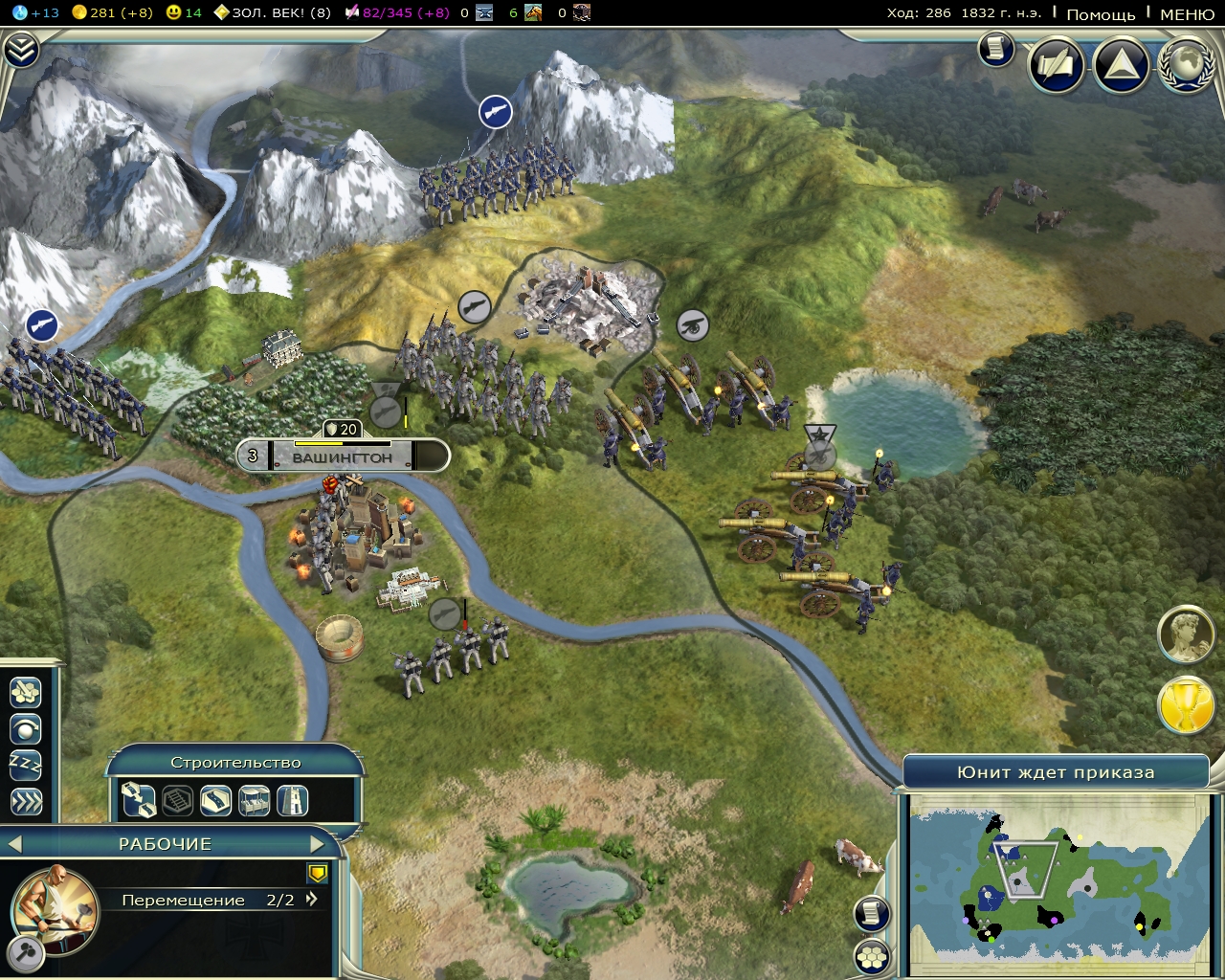Put the worker to sleep with Zzz
Viewport: 1225px width, 980px height.
[x=26, y=765]
